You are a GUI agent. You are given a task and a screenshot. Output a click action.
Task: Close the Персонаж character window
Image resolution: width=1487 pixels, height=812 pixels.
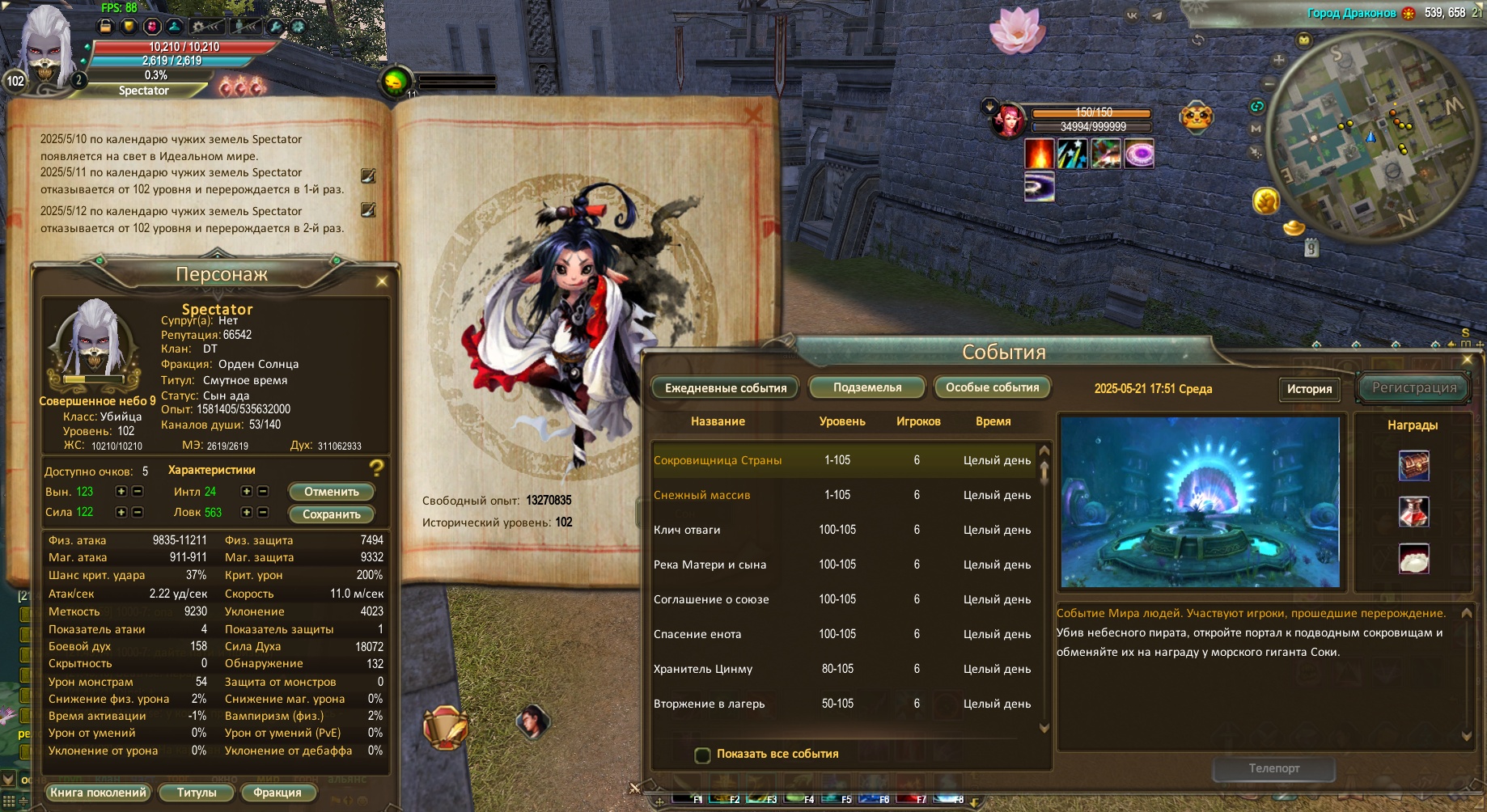point(382,281)
